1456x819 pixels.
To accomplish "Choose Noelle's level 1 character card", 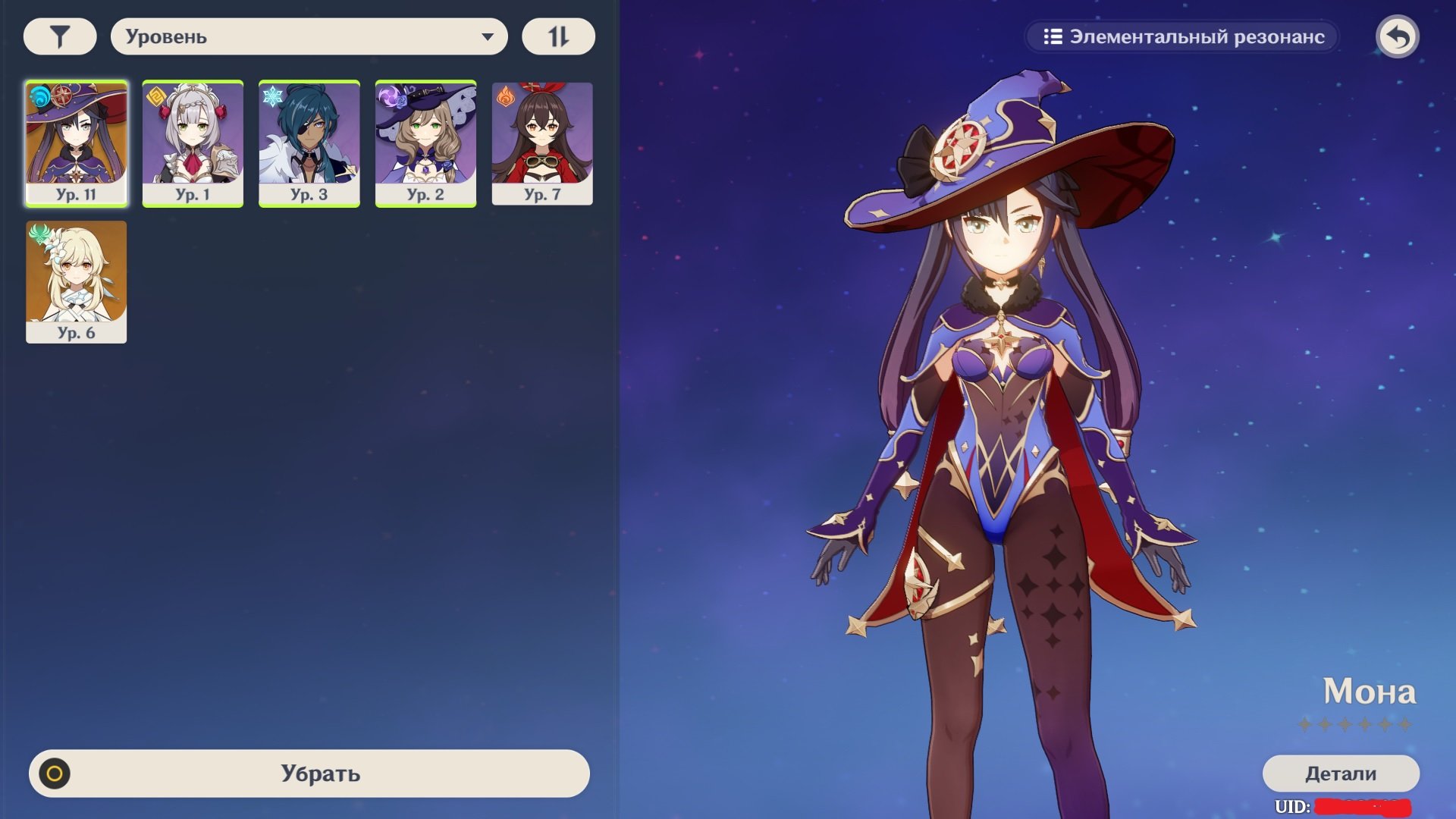I will [x=193, y=143].
